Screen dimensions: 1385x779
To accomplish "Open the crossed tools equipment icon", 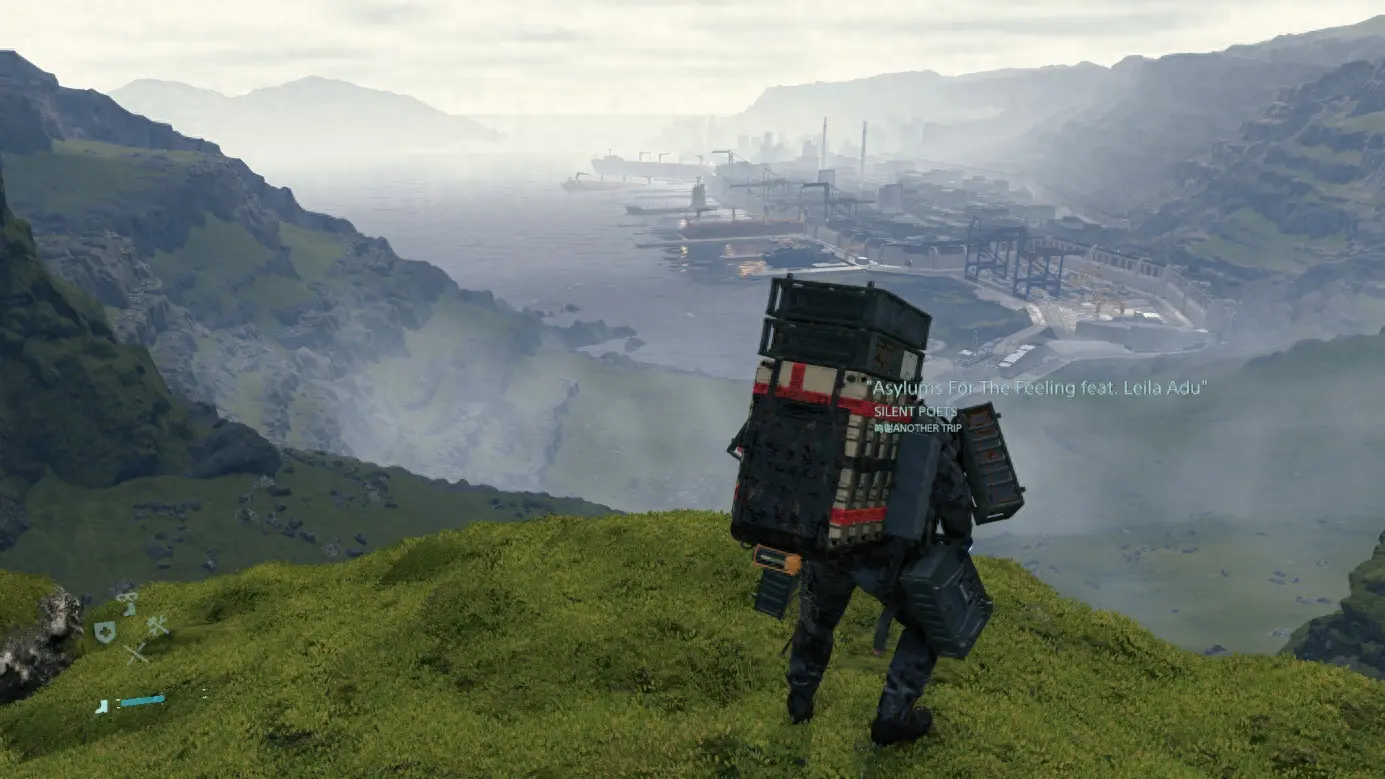I will (x=157, y=626).
